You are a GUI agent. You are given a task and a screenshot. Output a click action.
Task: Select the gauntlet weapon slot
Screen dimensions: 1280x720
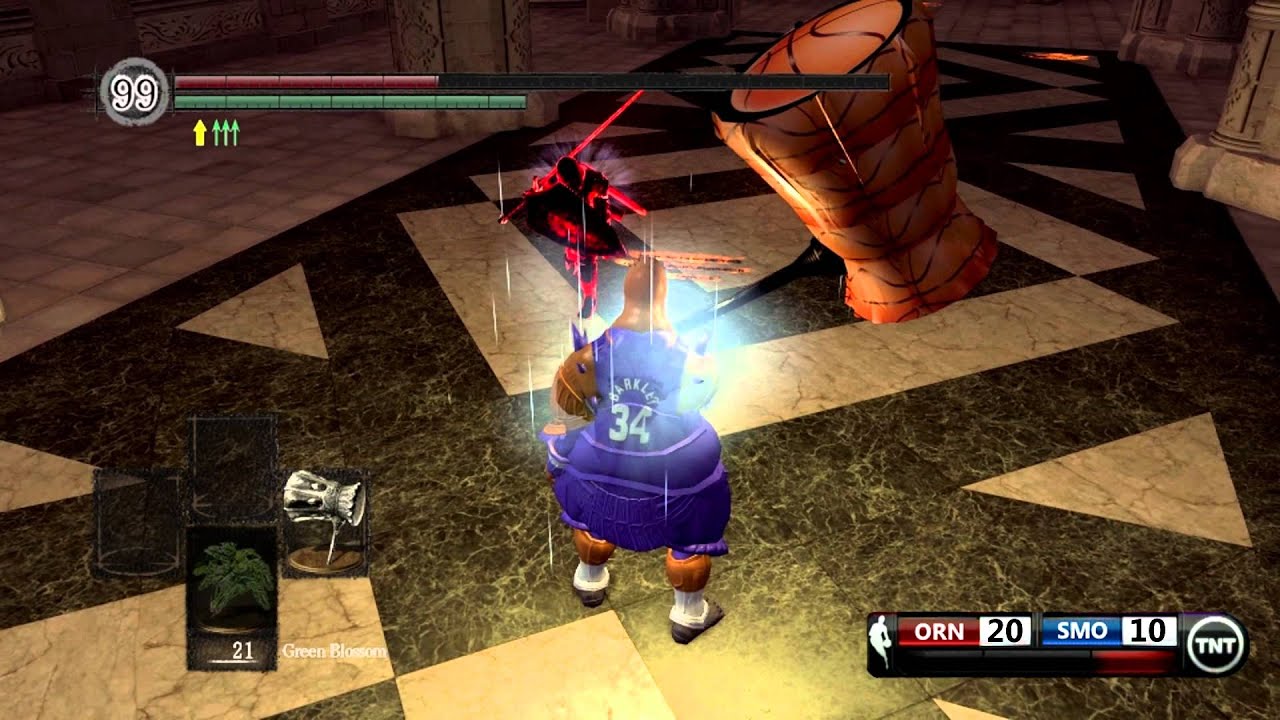[323, 520]
